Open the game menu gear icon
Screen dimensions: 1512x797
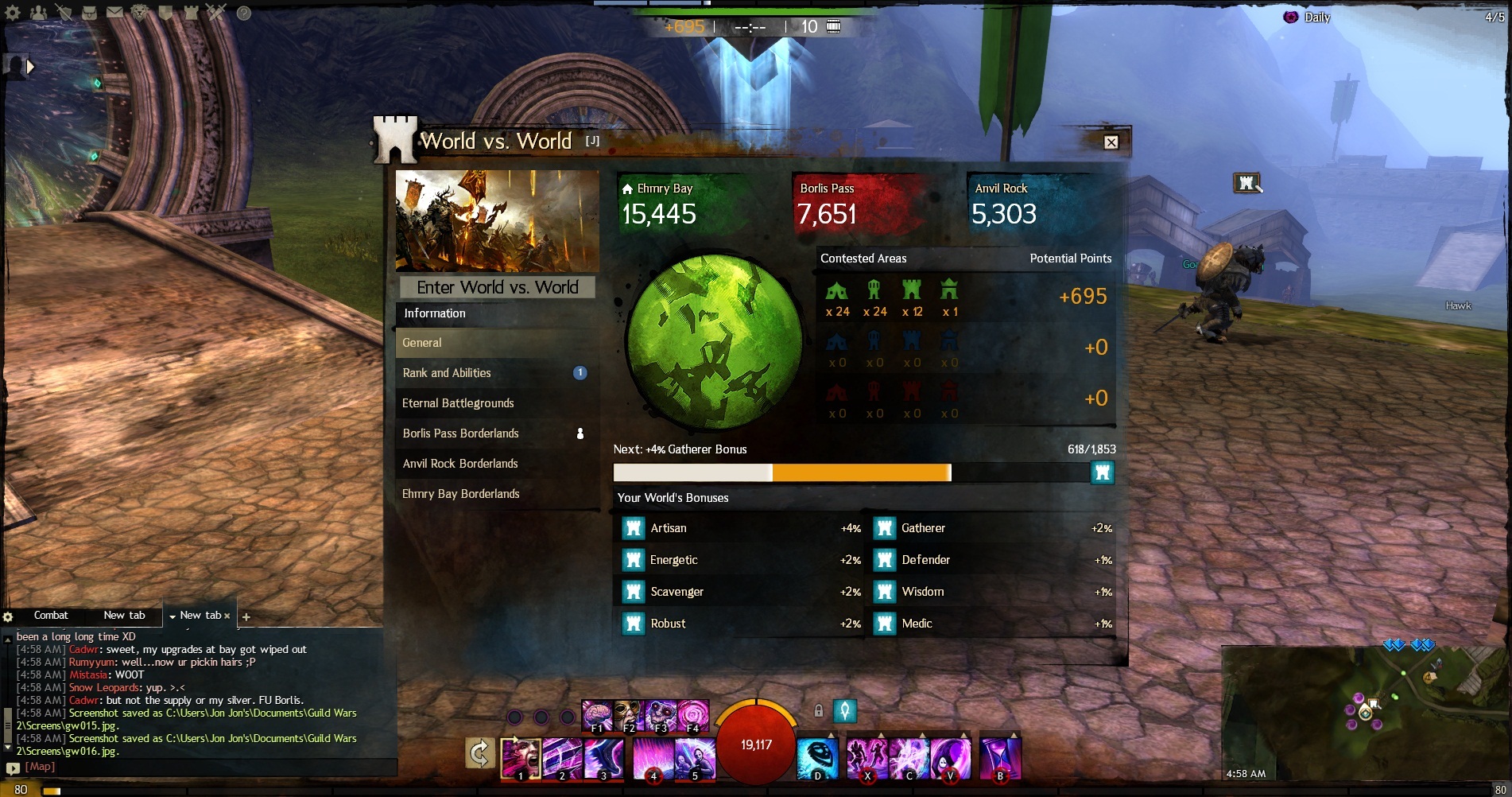(x=13, y=13)
